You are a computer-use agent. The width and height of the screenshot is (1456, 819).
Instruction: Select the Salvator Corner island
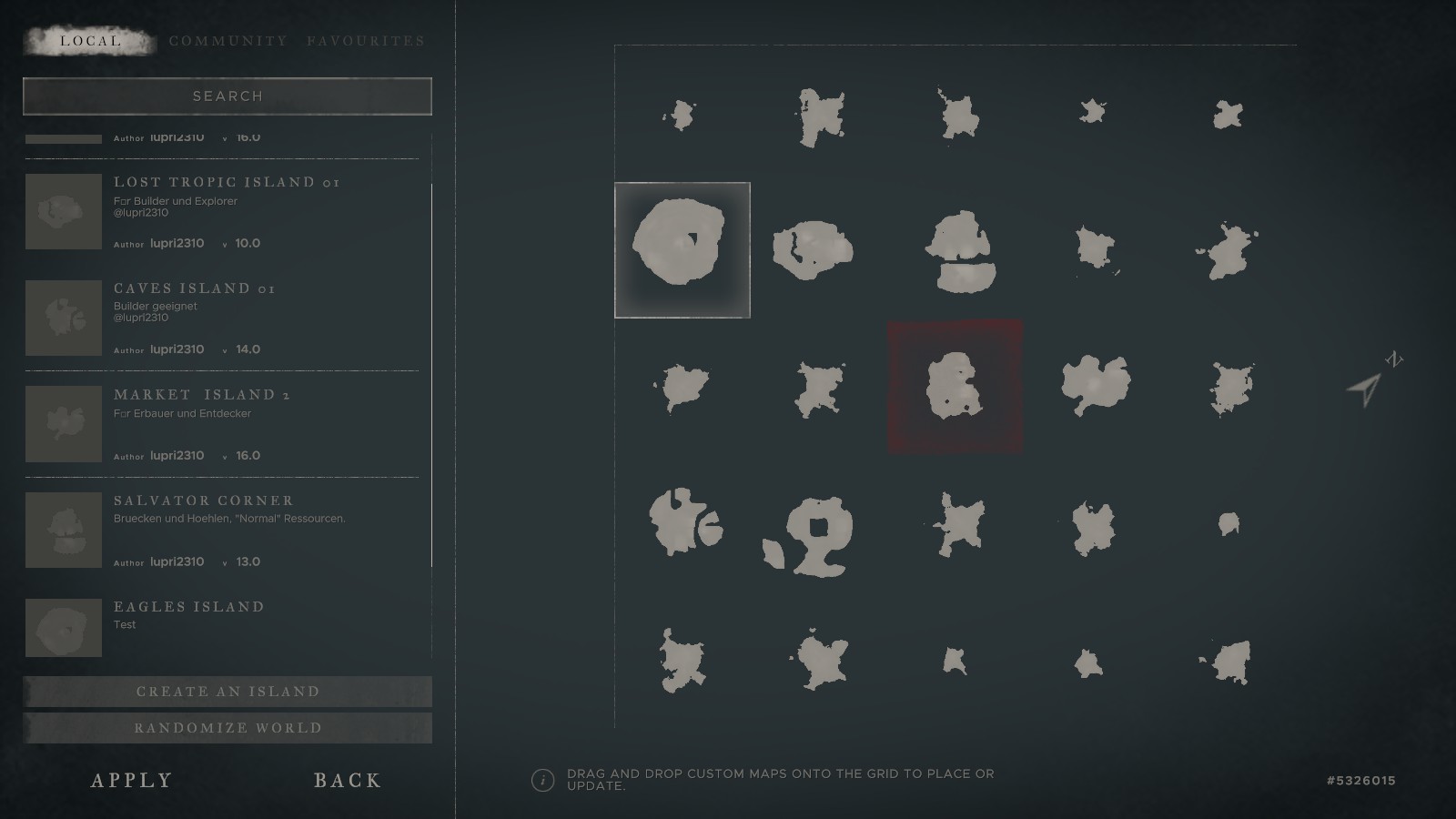[x=204, y=500]
